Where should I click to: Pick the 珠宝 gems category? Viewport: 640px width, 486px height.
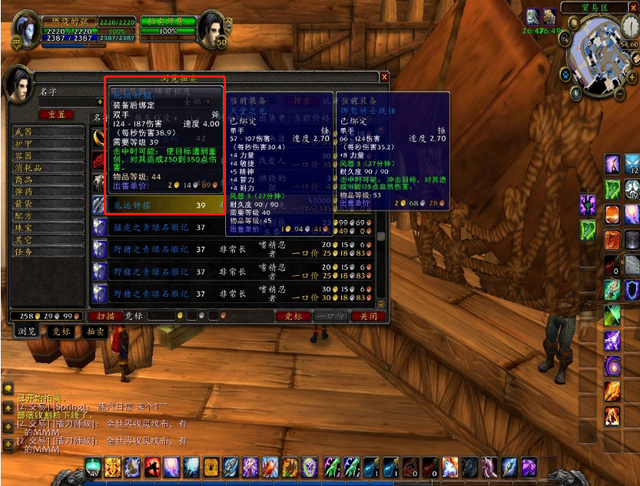[x=24, y=227]
